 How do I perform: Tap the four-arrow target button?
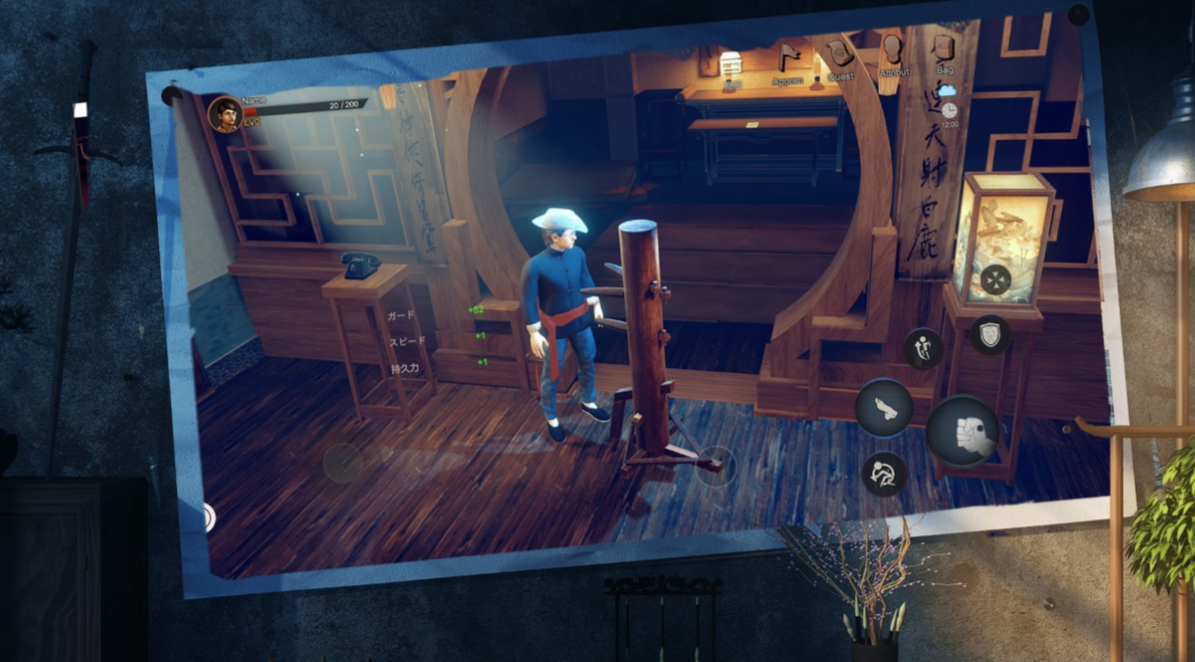995,280
